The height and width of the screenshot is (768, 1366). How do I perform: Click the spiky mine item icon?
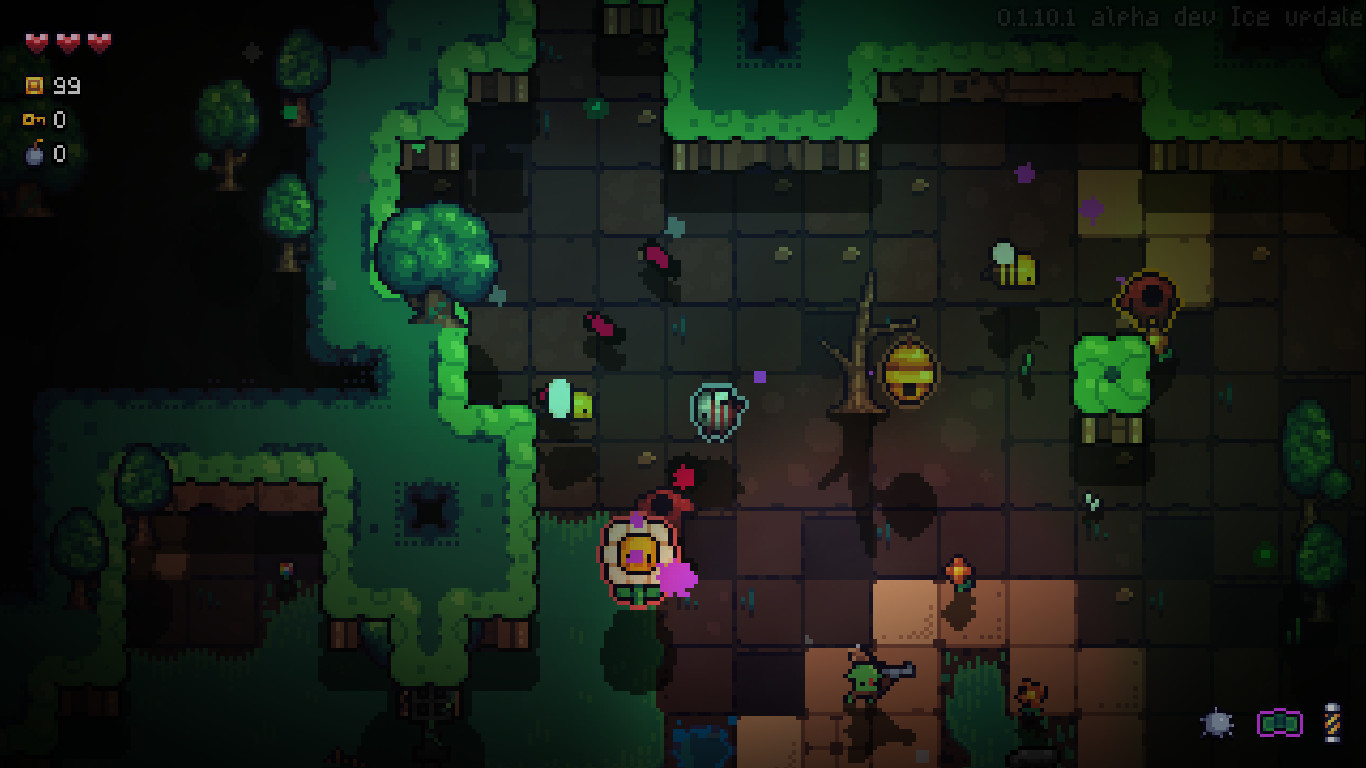1218,722
